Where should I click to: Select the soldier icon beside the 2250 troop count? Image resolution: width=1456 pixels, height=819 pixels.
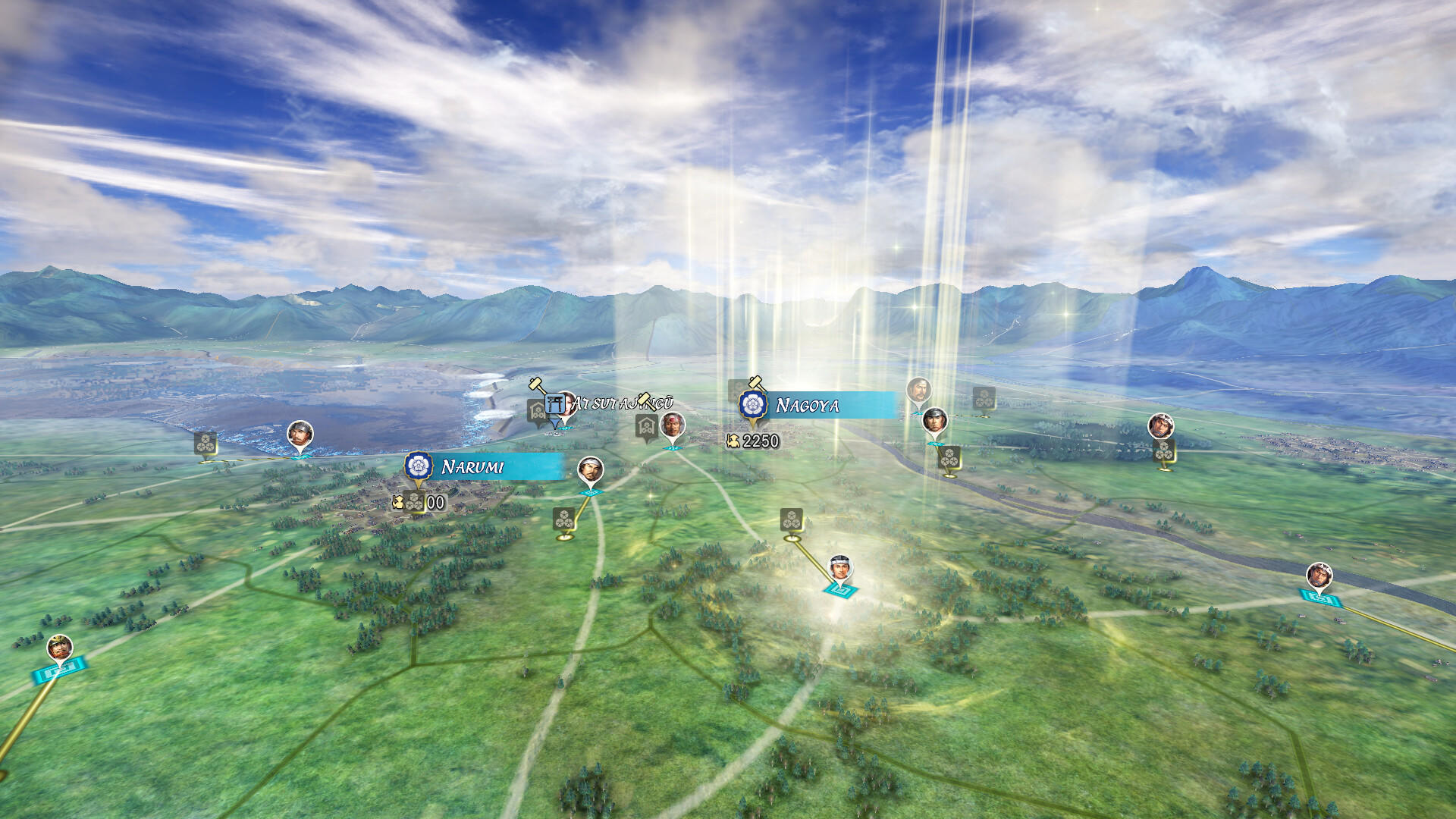(x=733, y=441)
